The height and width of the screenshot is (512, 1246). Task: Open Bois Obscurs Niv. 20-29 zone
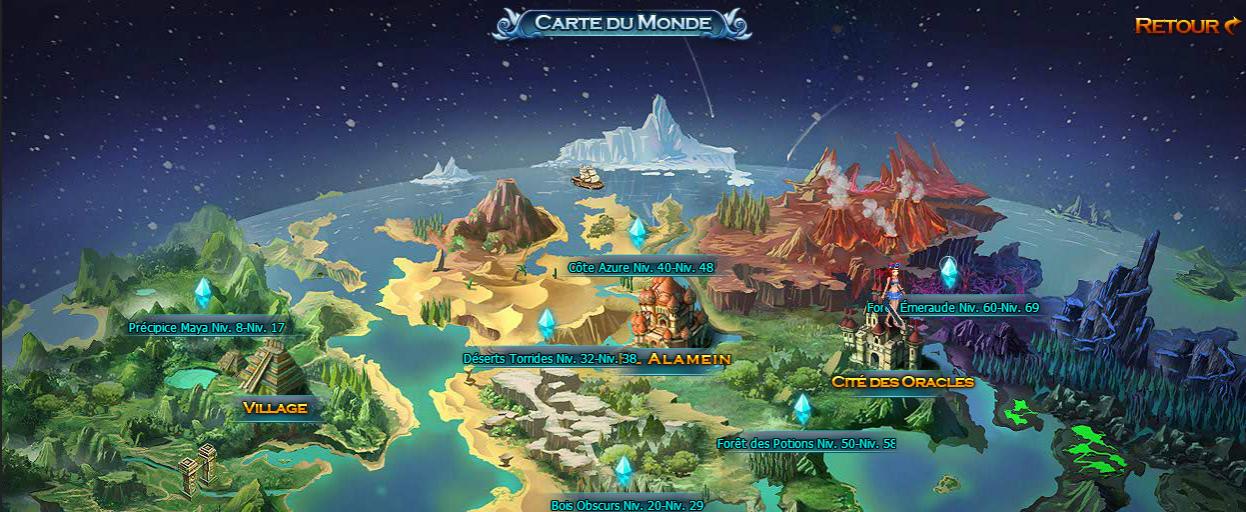(627, 505)
